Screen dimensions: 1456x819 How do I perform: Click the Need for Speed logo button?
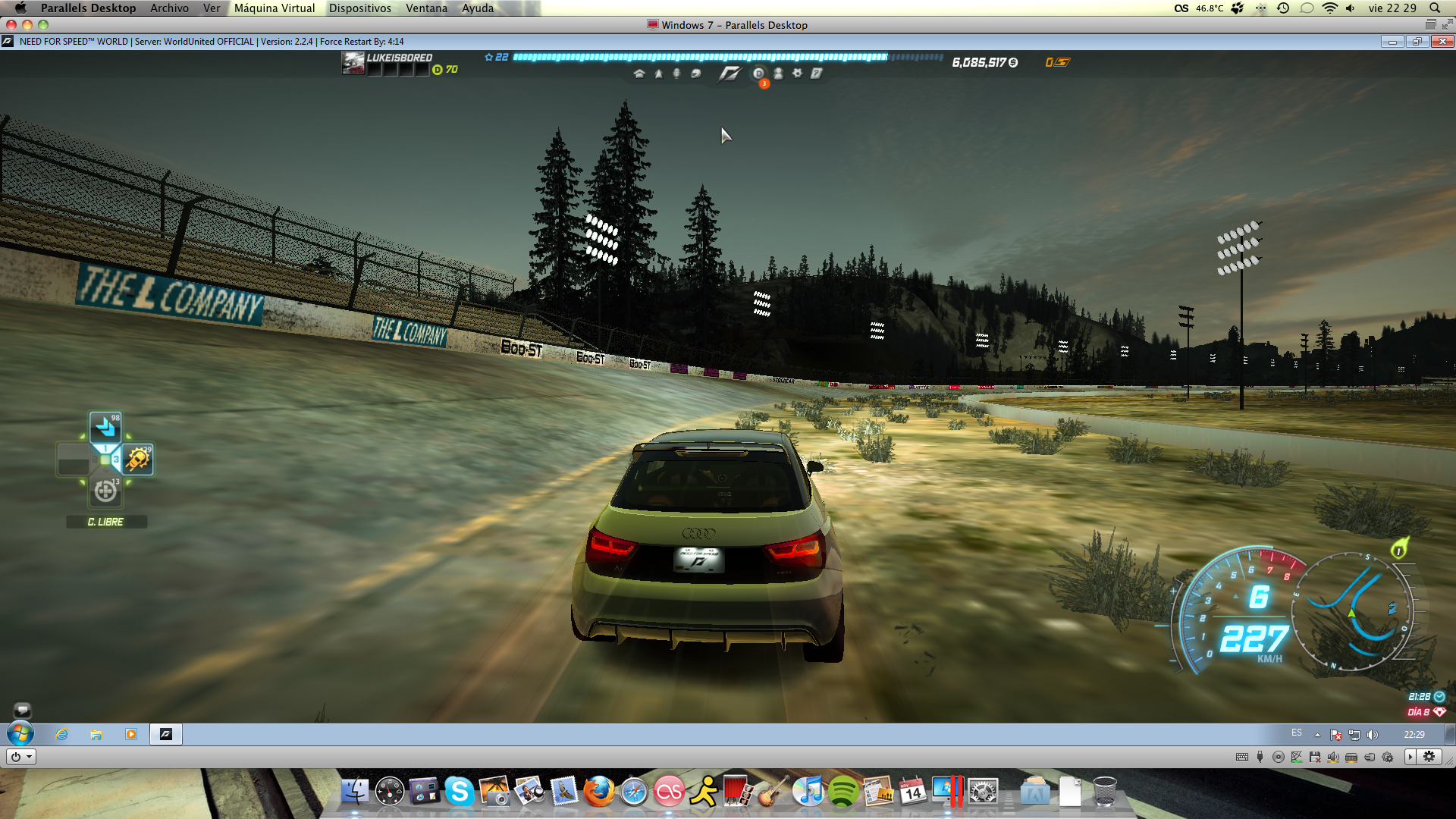(x=730, y=74)
